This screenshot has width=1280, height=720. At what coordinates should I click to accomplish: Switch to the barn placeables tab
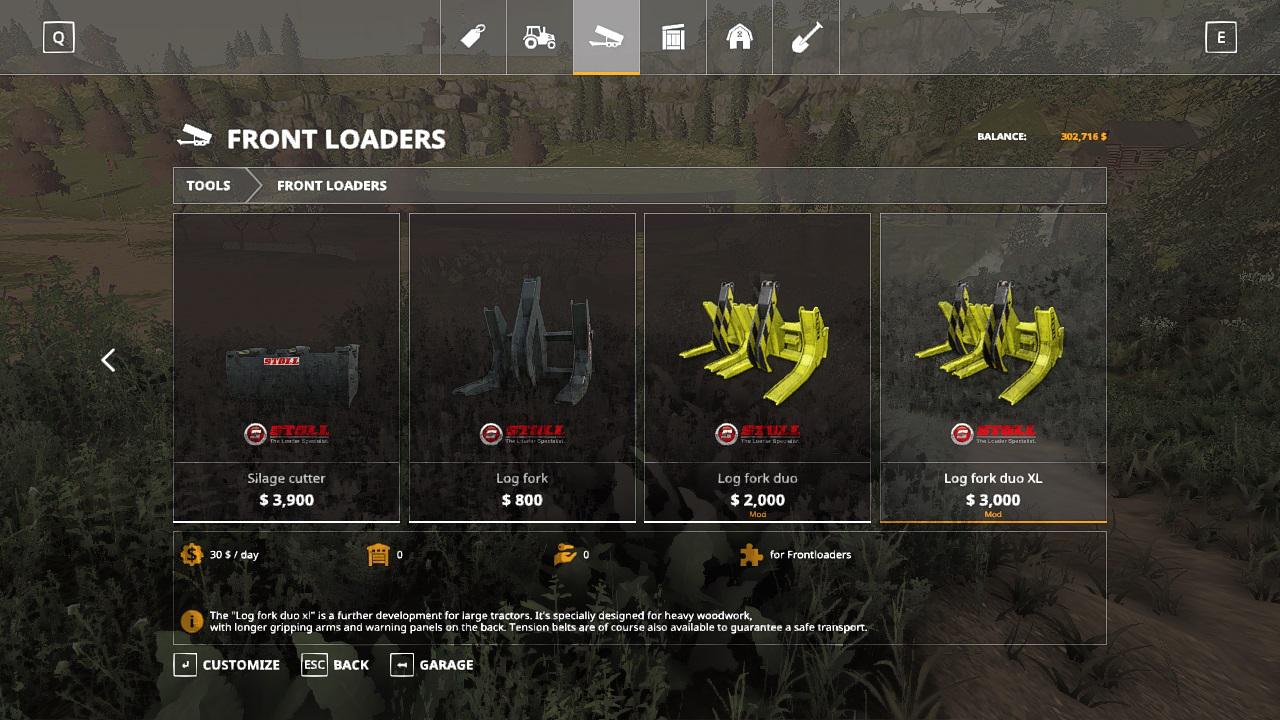point(740,37)
